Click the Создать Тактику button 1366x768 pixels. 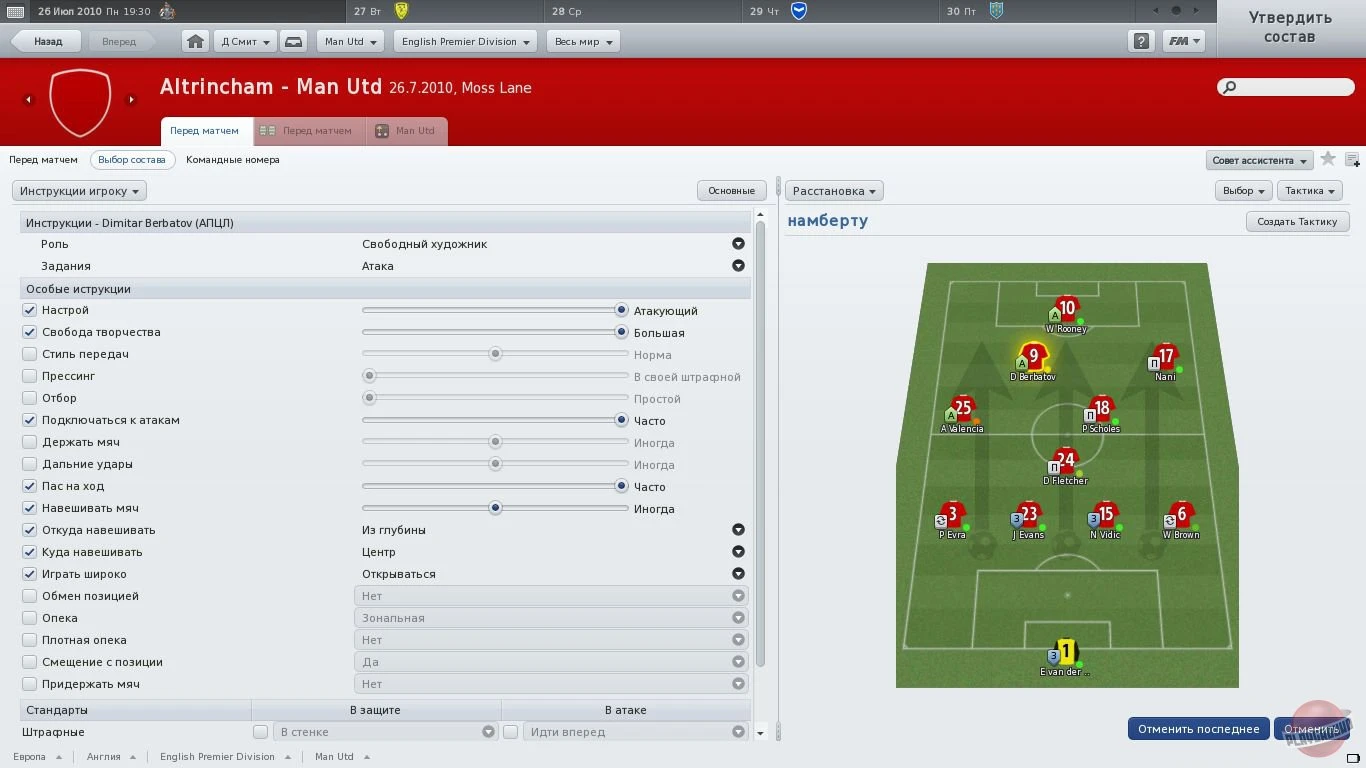1297,221
